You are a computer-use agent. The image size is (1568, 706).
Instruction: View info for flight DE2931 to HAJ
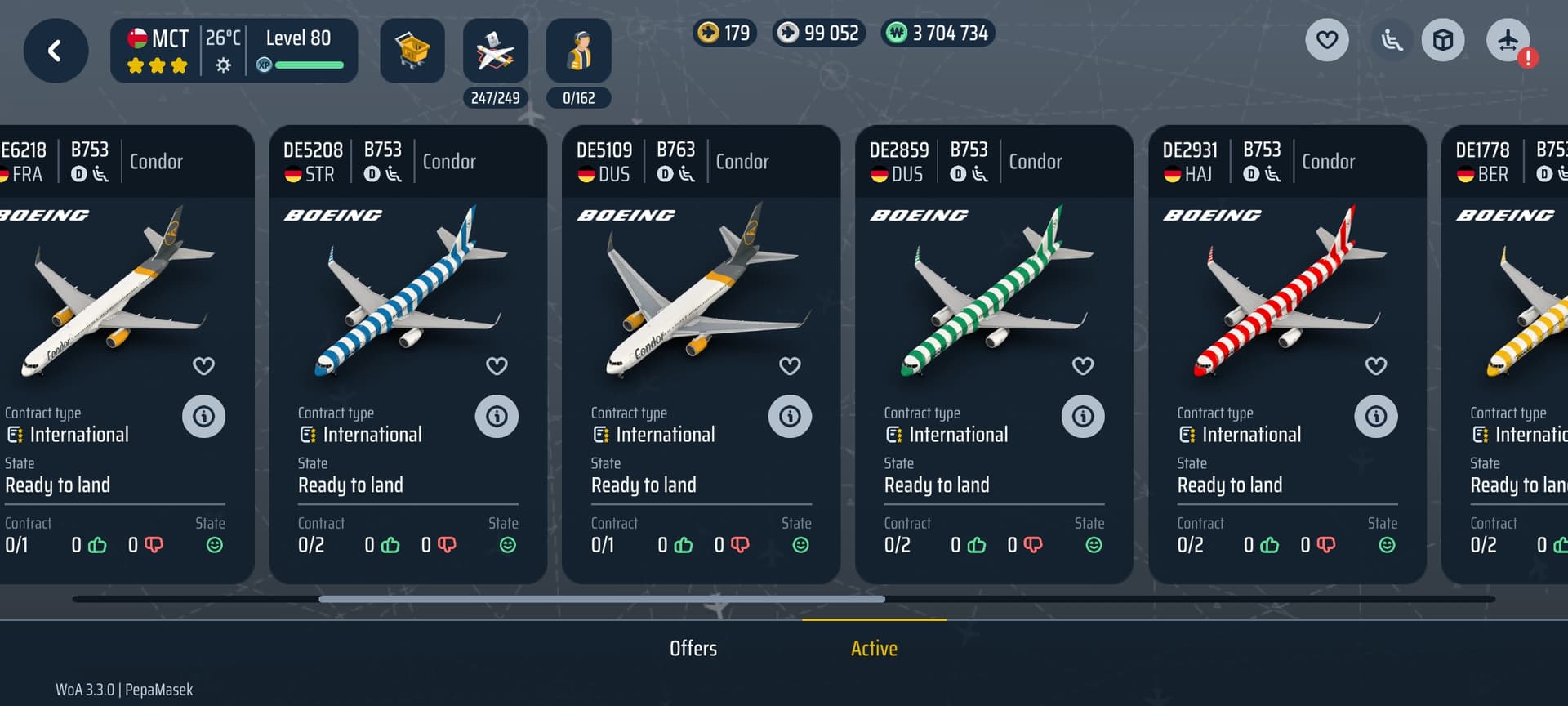[x=1376, y=417]
